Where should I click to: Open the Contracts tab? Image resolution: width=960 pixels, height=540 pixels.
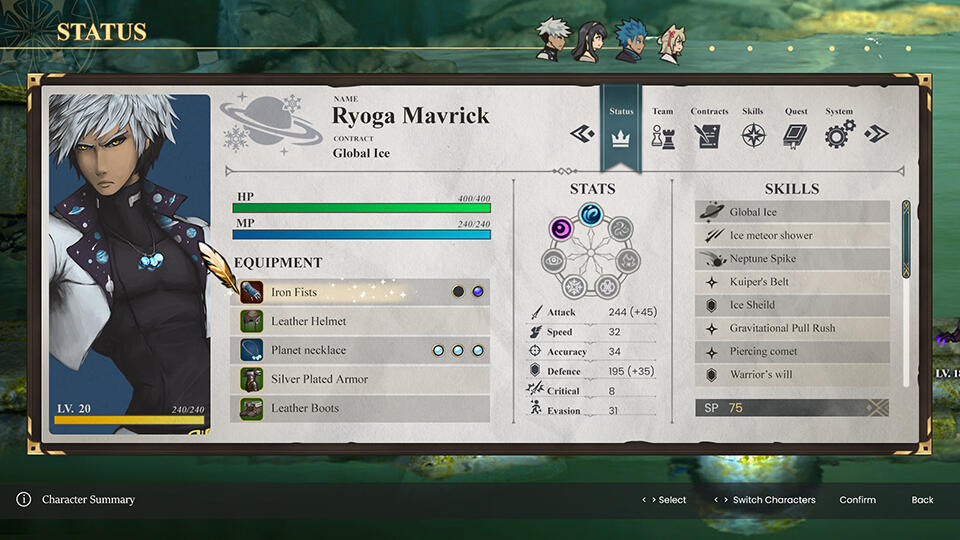pos(709,129)
